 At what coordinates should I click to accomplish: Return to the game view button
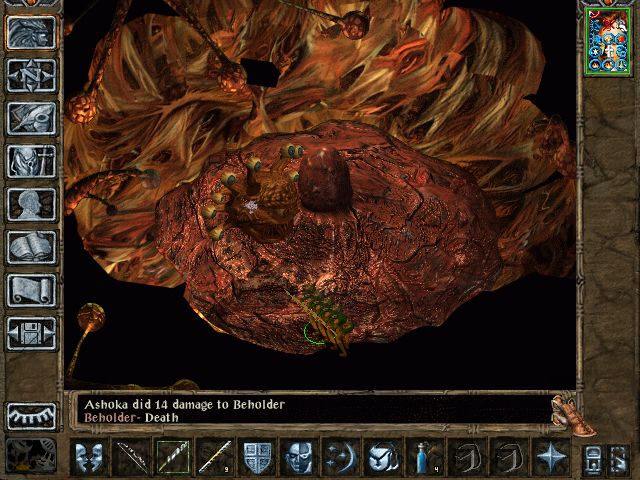(31, 33)
